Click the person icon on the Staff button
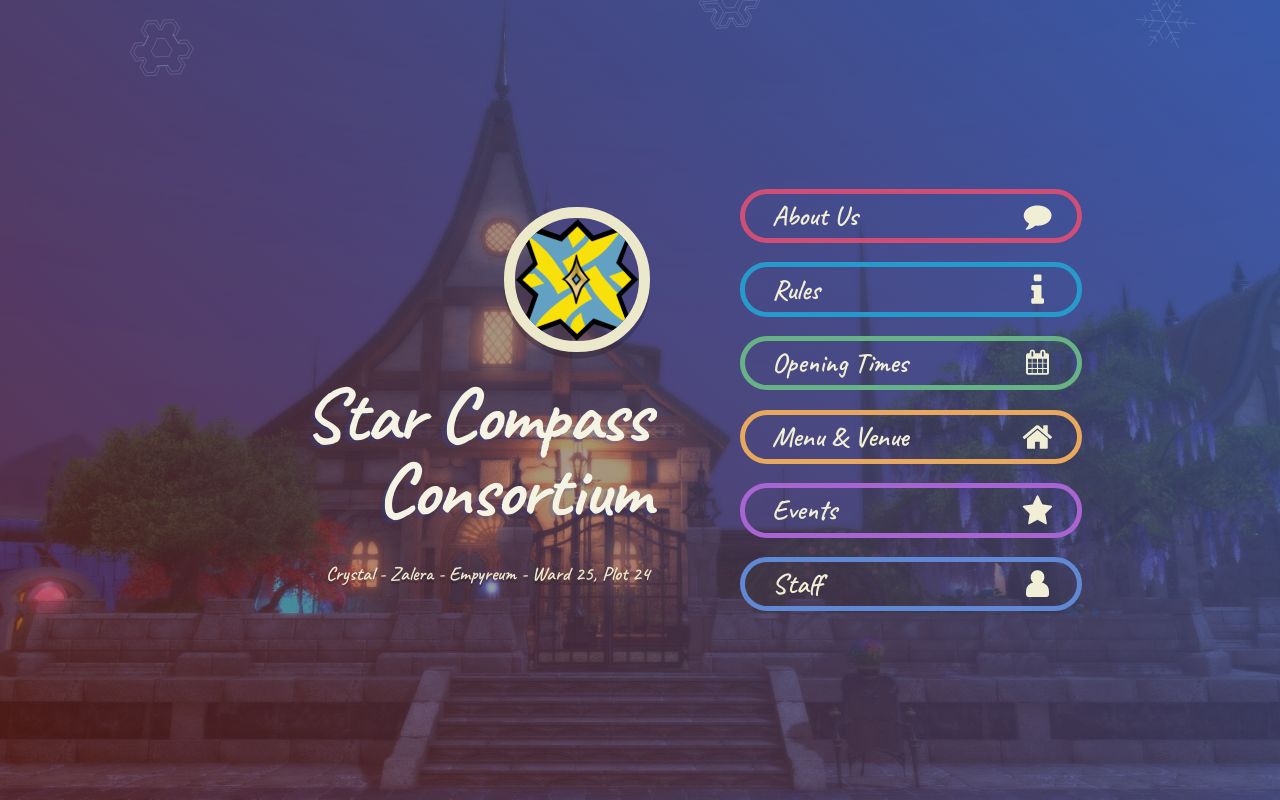This screenshot has height=800, width=1280. tap(1038, 584)
